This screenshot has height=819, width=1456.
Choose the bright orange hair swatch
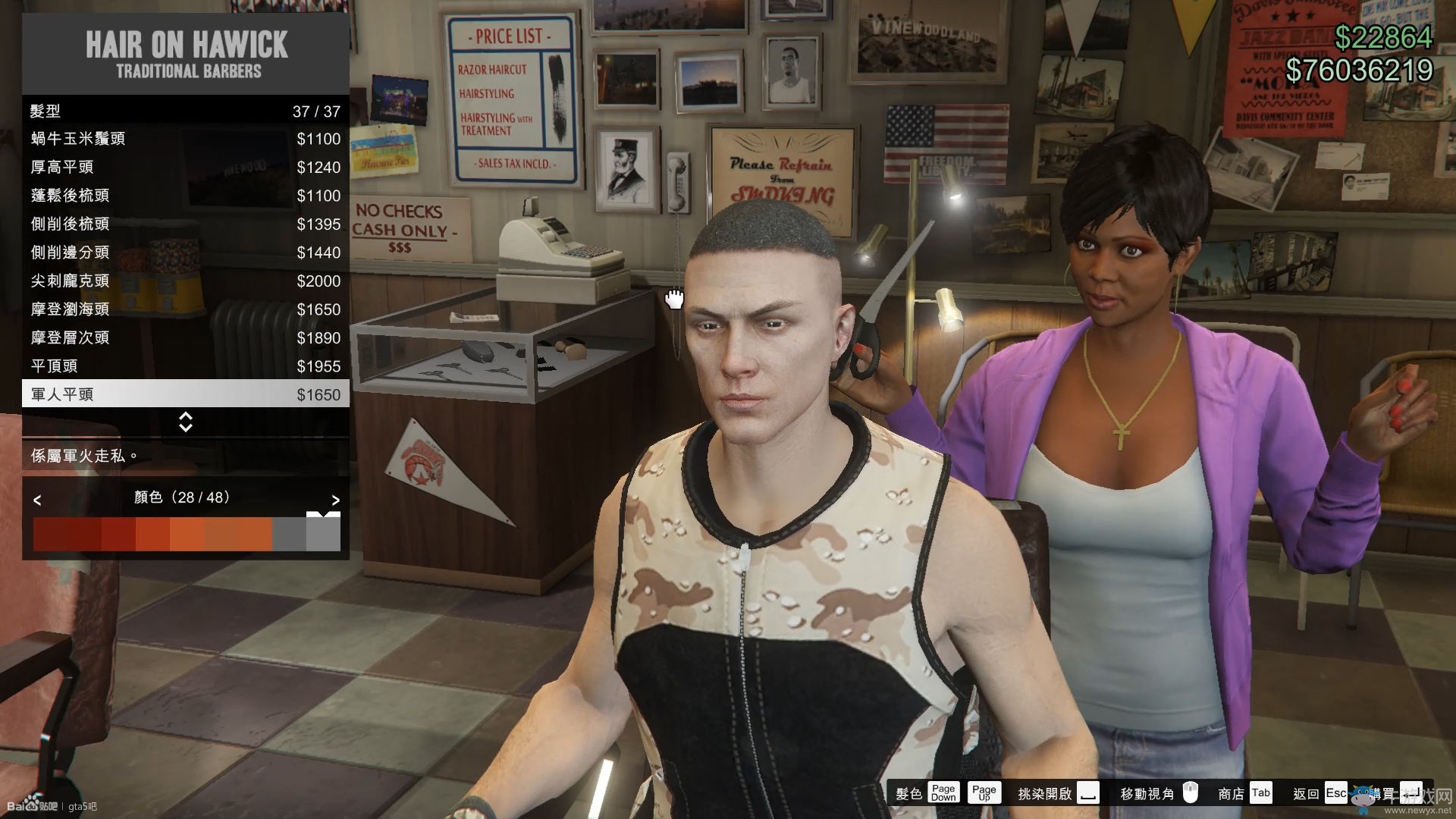[187, 534]
